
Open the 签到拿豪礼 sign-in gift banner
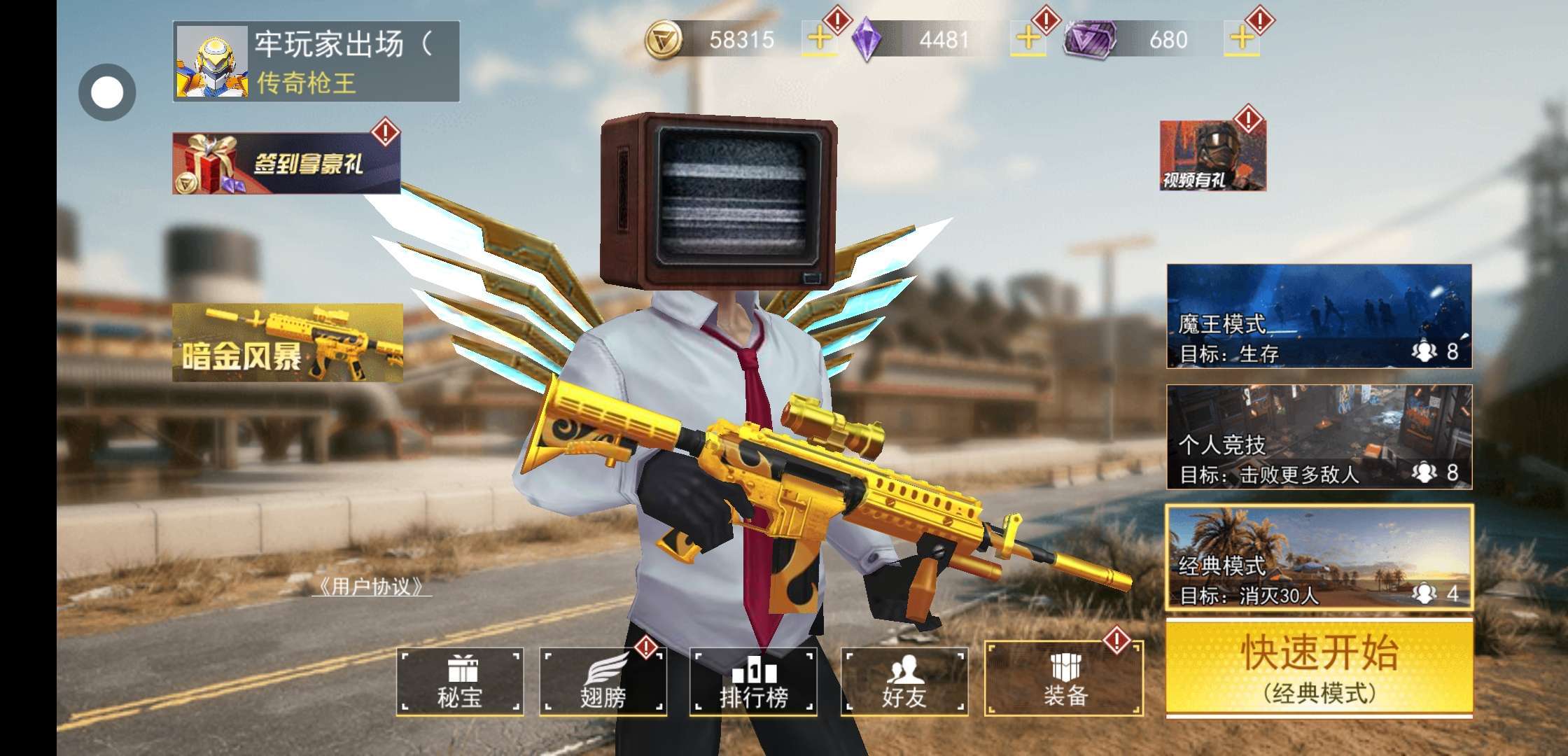[x=286, y=164]
